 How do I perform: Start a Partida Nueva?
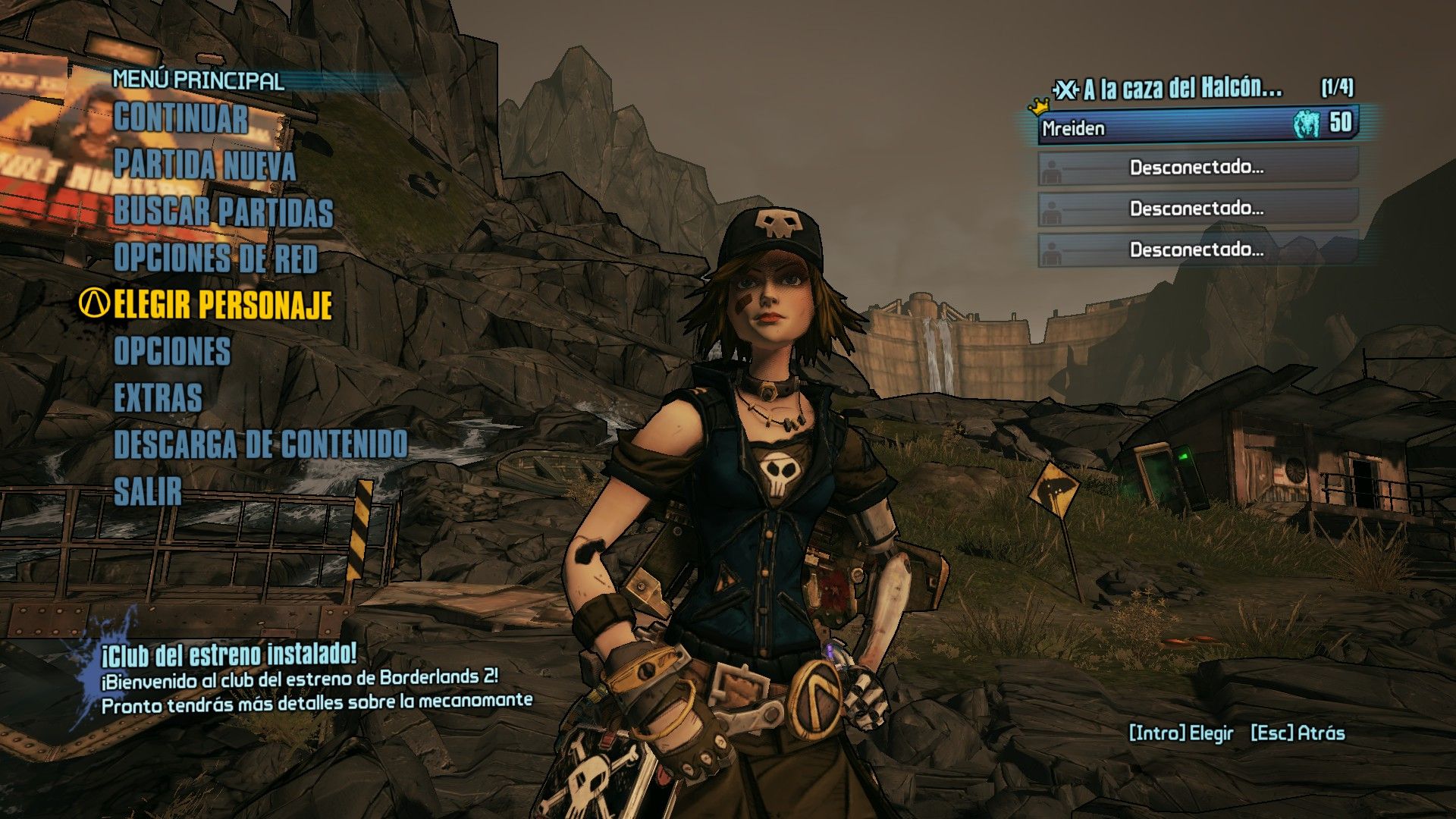pos(204,165)
